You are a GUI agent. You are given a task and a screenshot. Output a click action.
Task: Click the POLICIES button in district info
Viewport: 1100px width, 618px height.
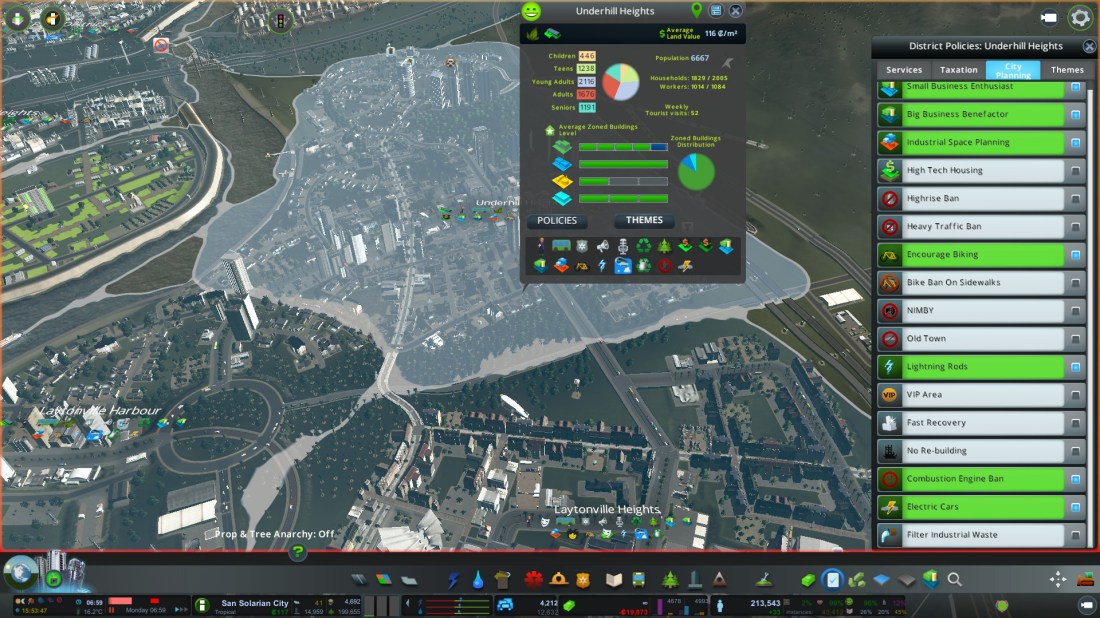(557, 221)
